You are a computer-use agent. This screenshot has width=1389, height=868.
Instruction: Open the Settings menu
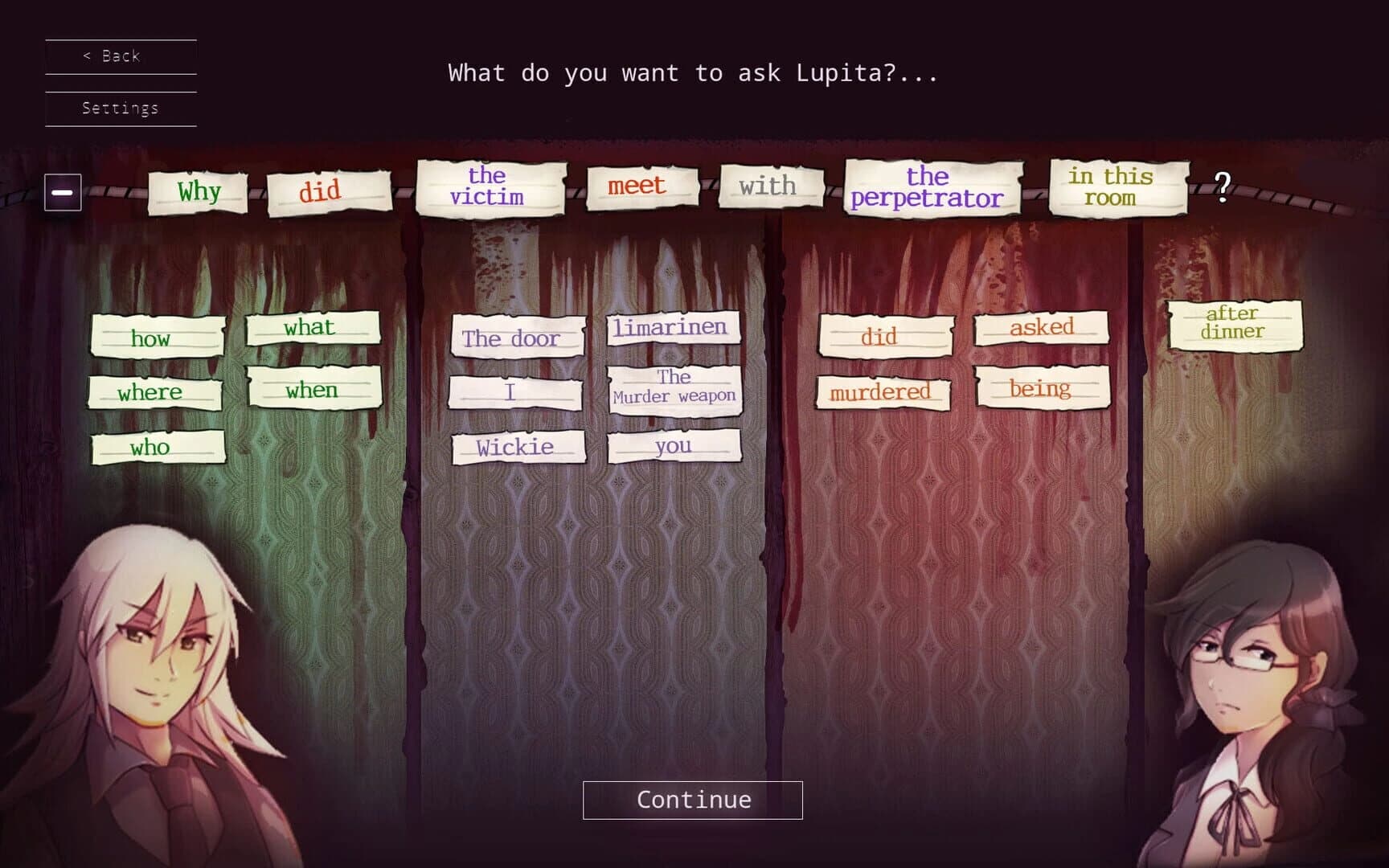coord(119,107)
